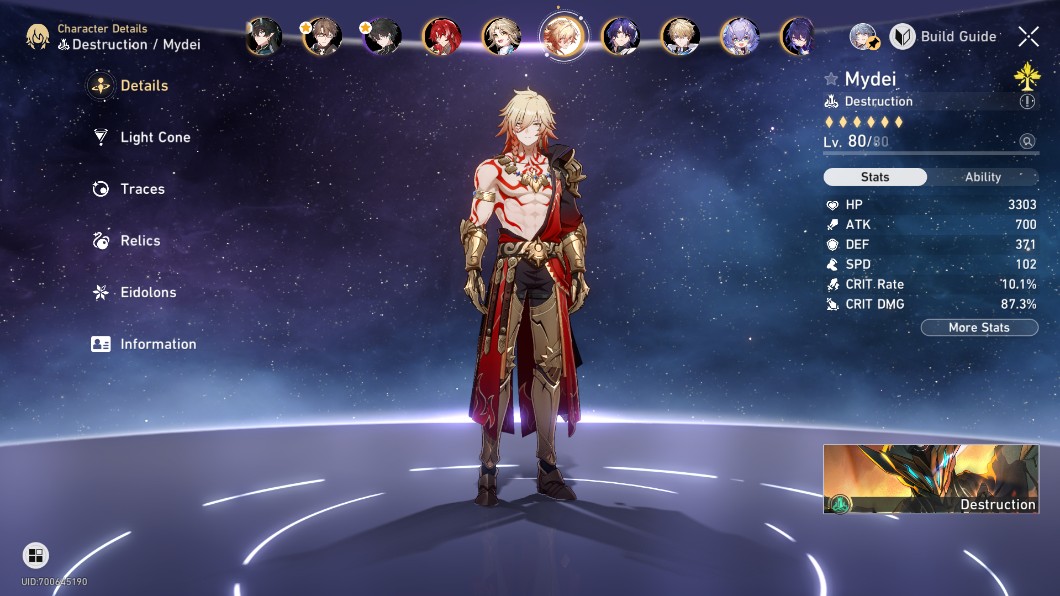View the Eidolons section

147,293
